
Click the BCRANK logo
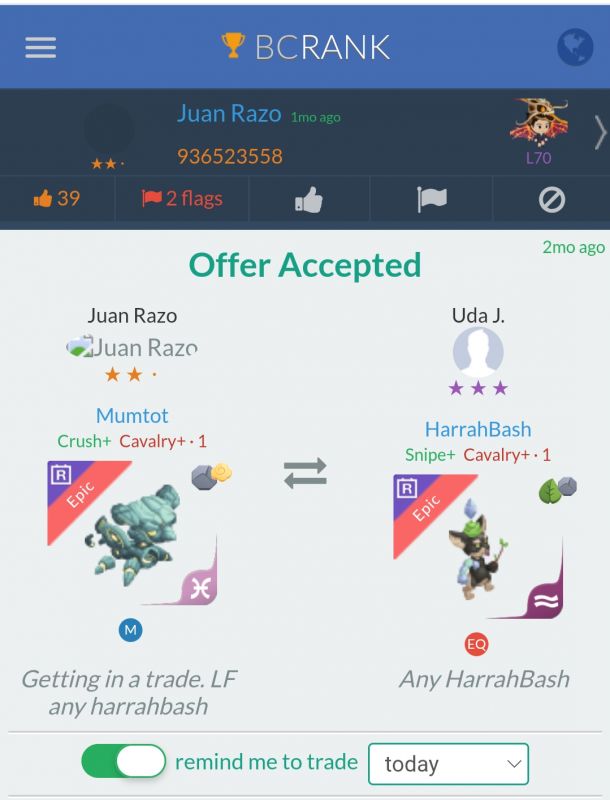(305, 47)
